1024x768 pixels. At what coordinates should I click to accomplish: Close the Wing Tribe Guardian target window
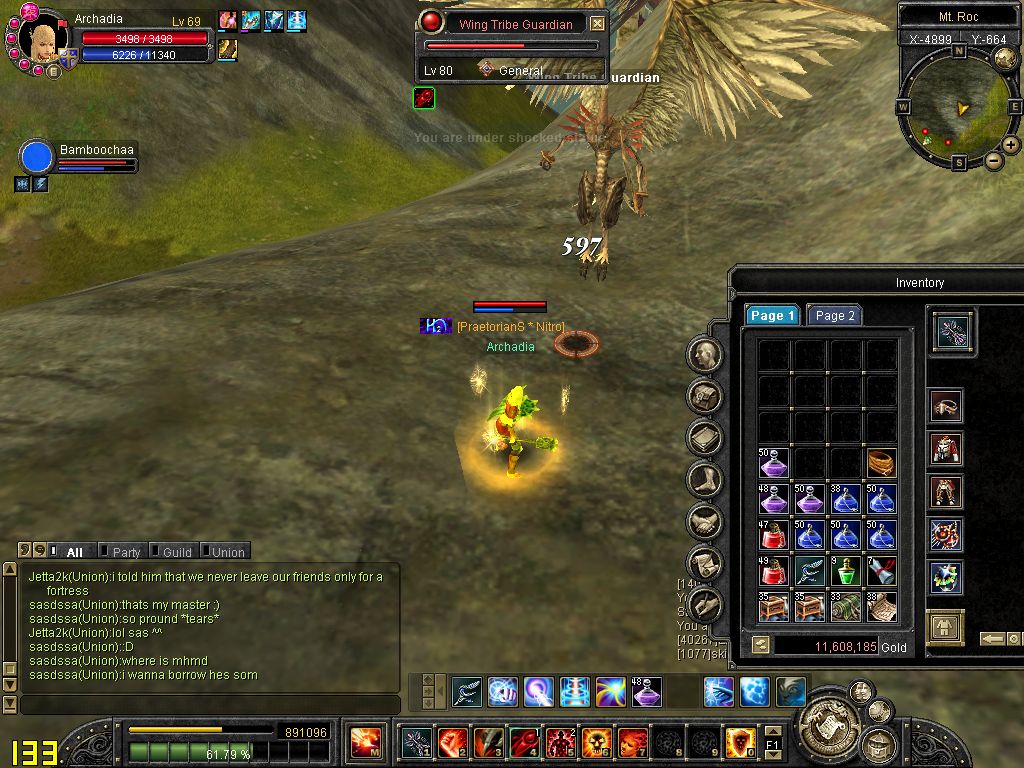597,23
